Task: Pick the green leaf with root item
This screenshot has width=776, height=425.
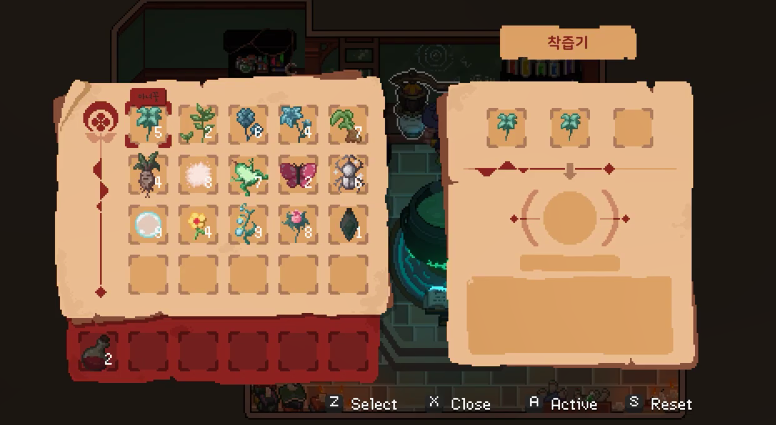Action: [348, 124]
